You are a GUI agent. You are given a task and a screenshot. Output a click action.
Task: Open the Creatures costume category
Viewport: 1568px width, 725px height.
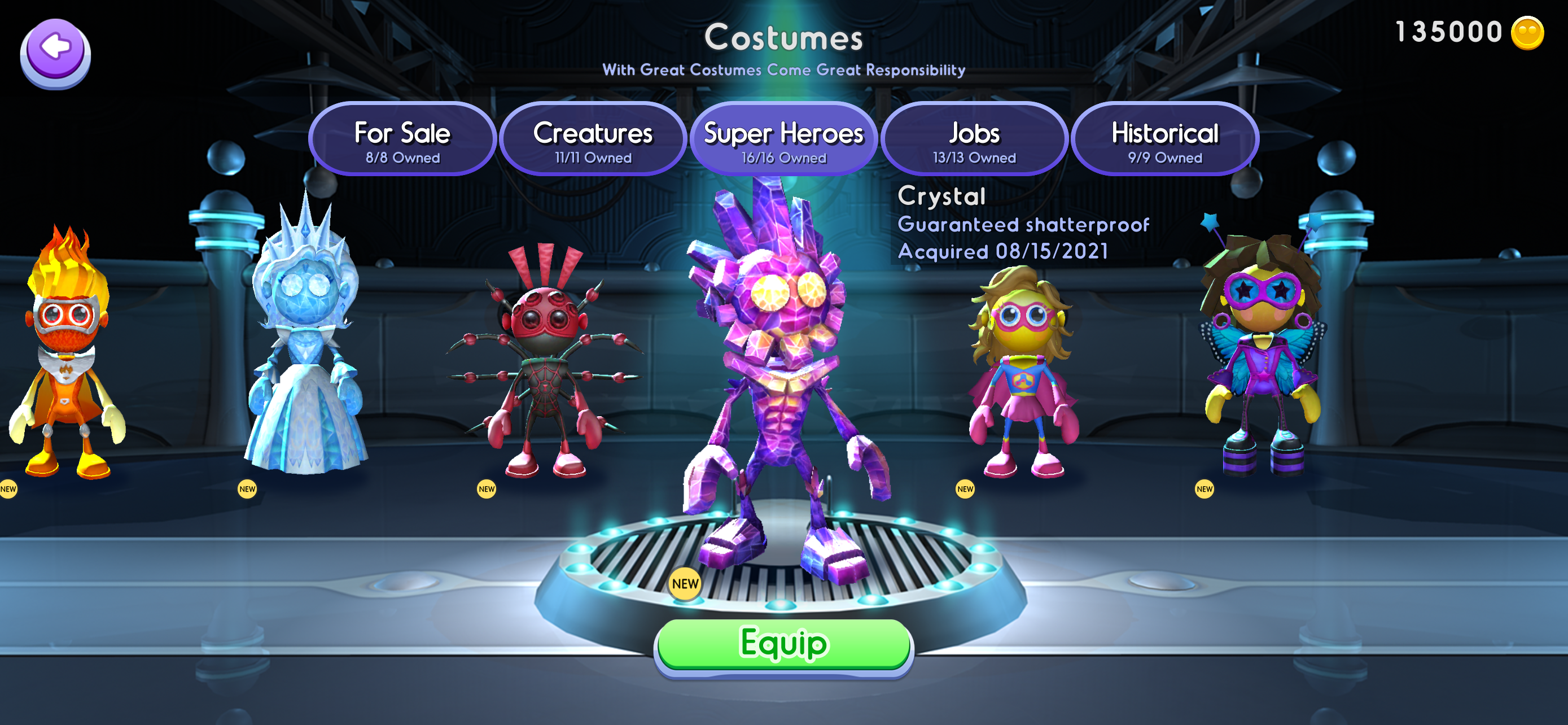coord(593,140)
